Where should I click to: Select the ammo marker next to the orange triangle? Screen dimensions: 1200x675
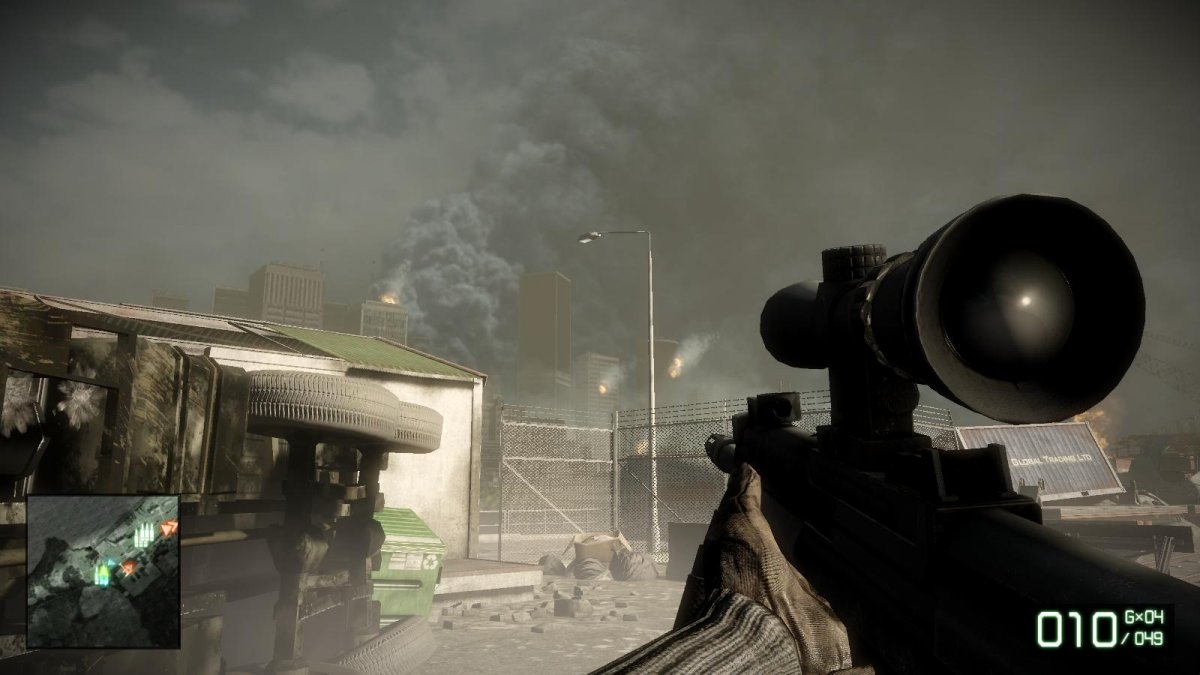coord(143,535)
